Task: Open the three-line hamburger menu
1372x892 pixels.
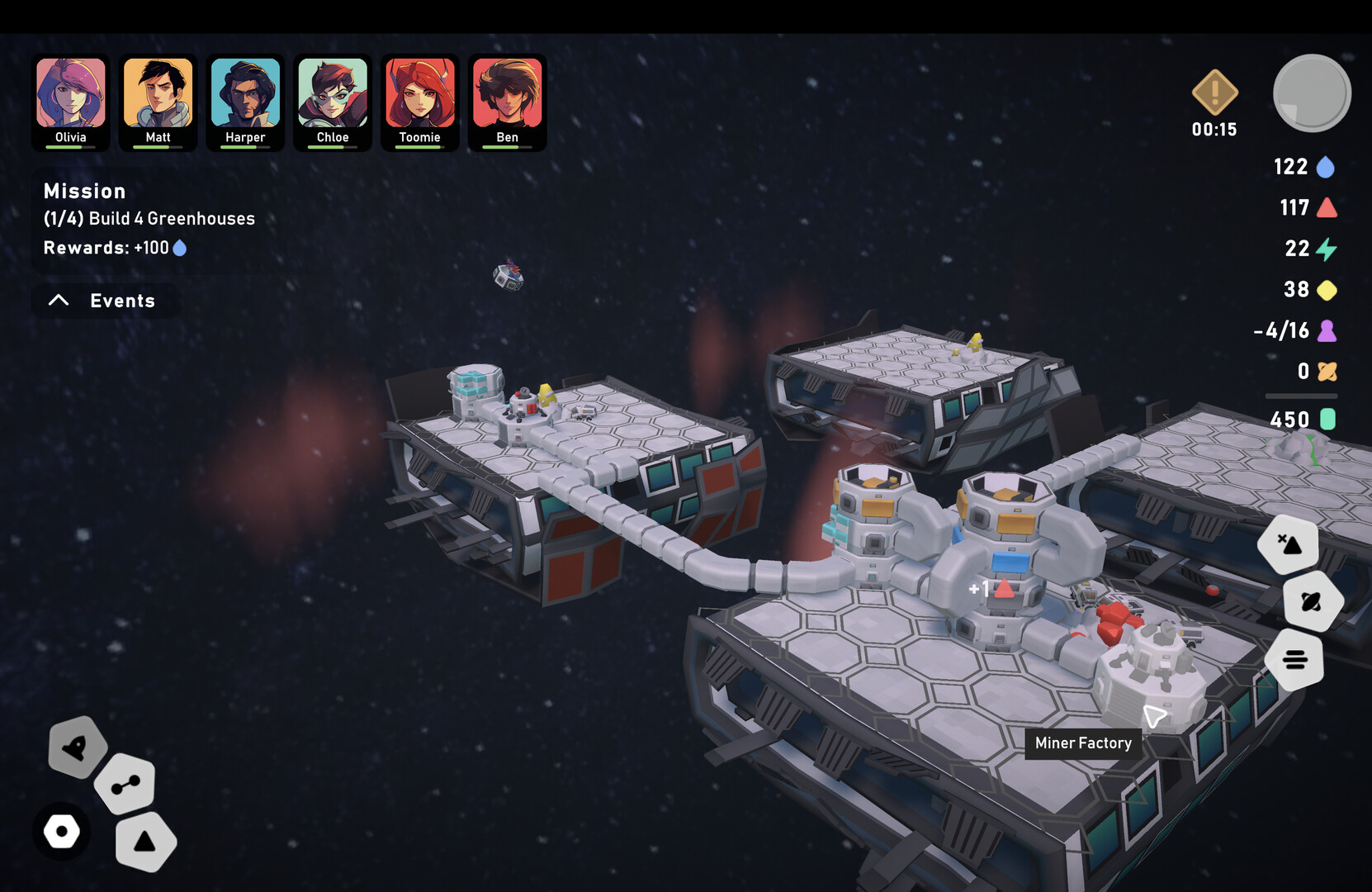Action: click(x=1294, y=659)
